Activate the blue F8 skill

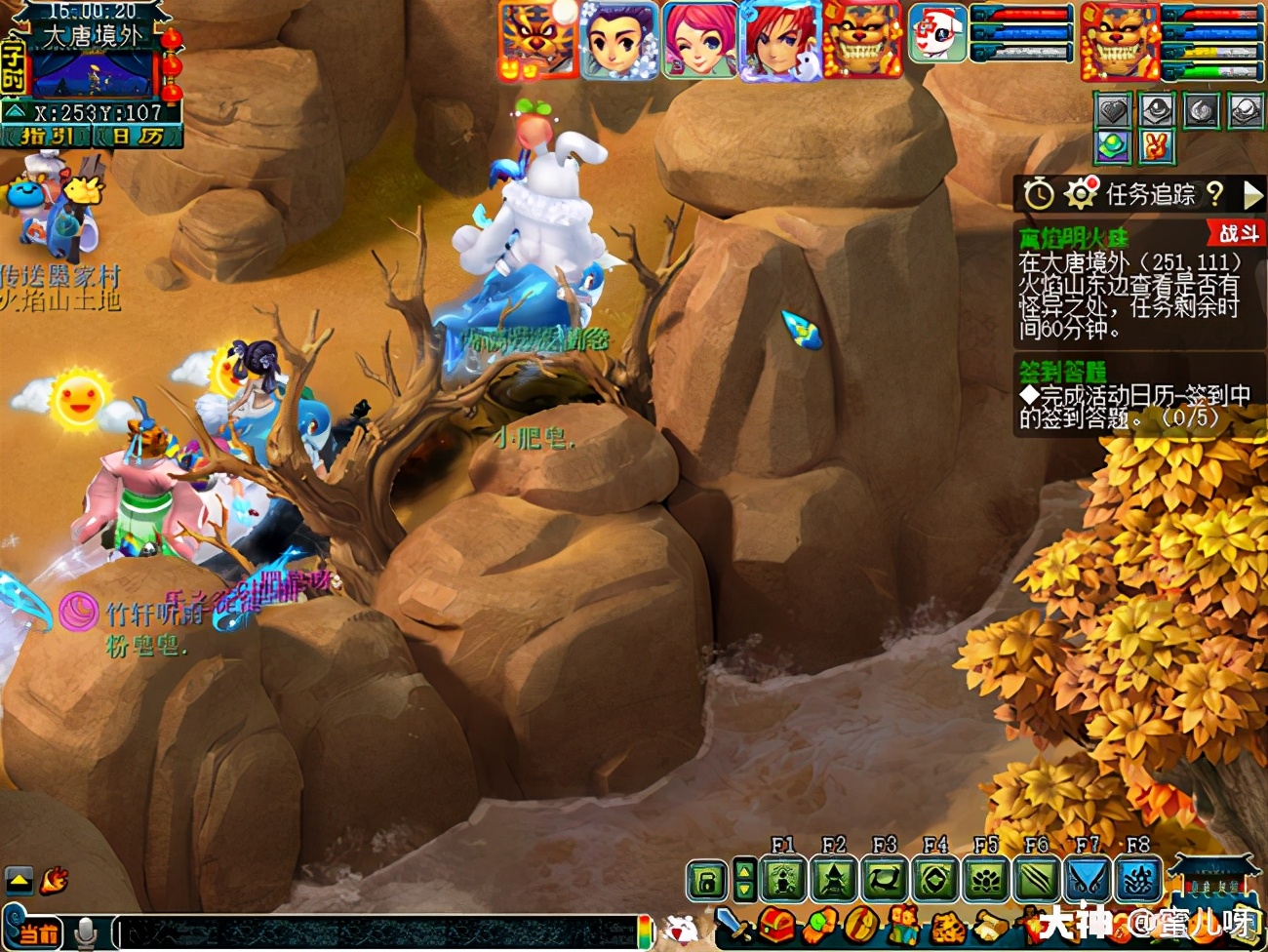tap(1137, 881)
